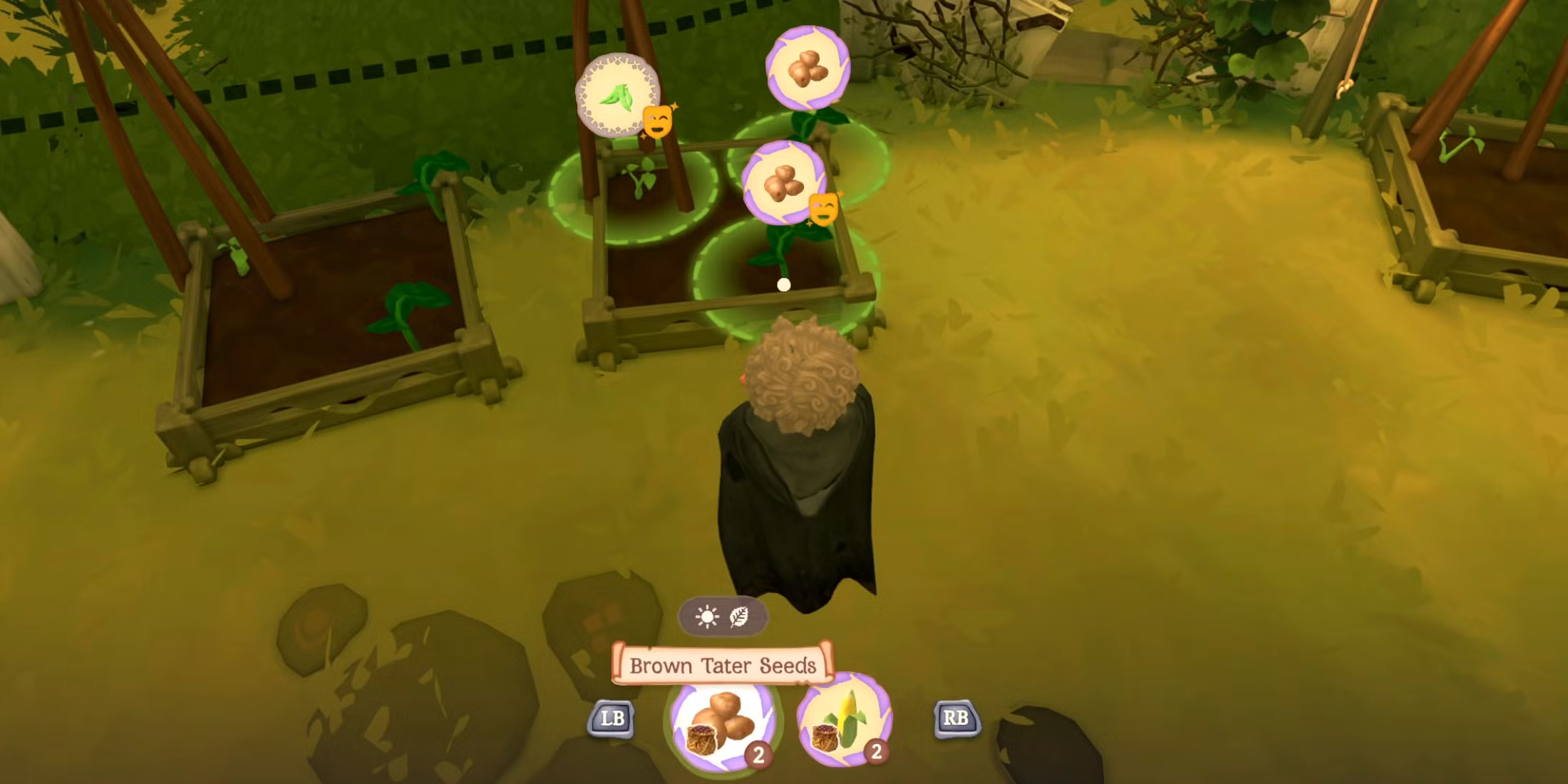Select the Brown Tater Seeds slot
This screenshot has width=1568, height=784.
tap(722, 722)
